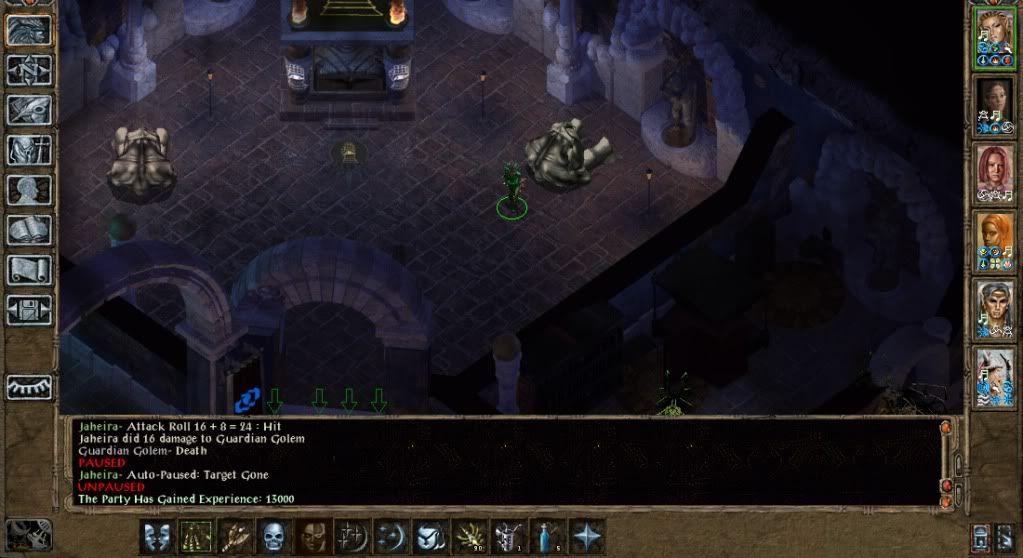The width and height of the screenshot is (1023, 558).
Task: Select the dark-haired woman's portrait
Action: tap(995, 105)
